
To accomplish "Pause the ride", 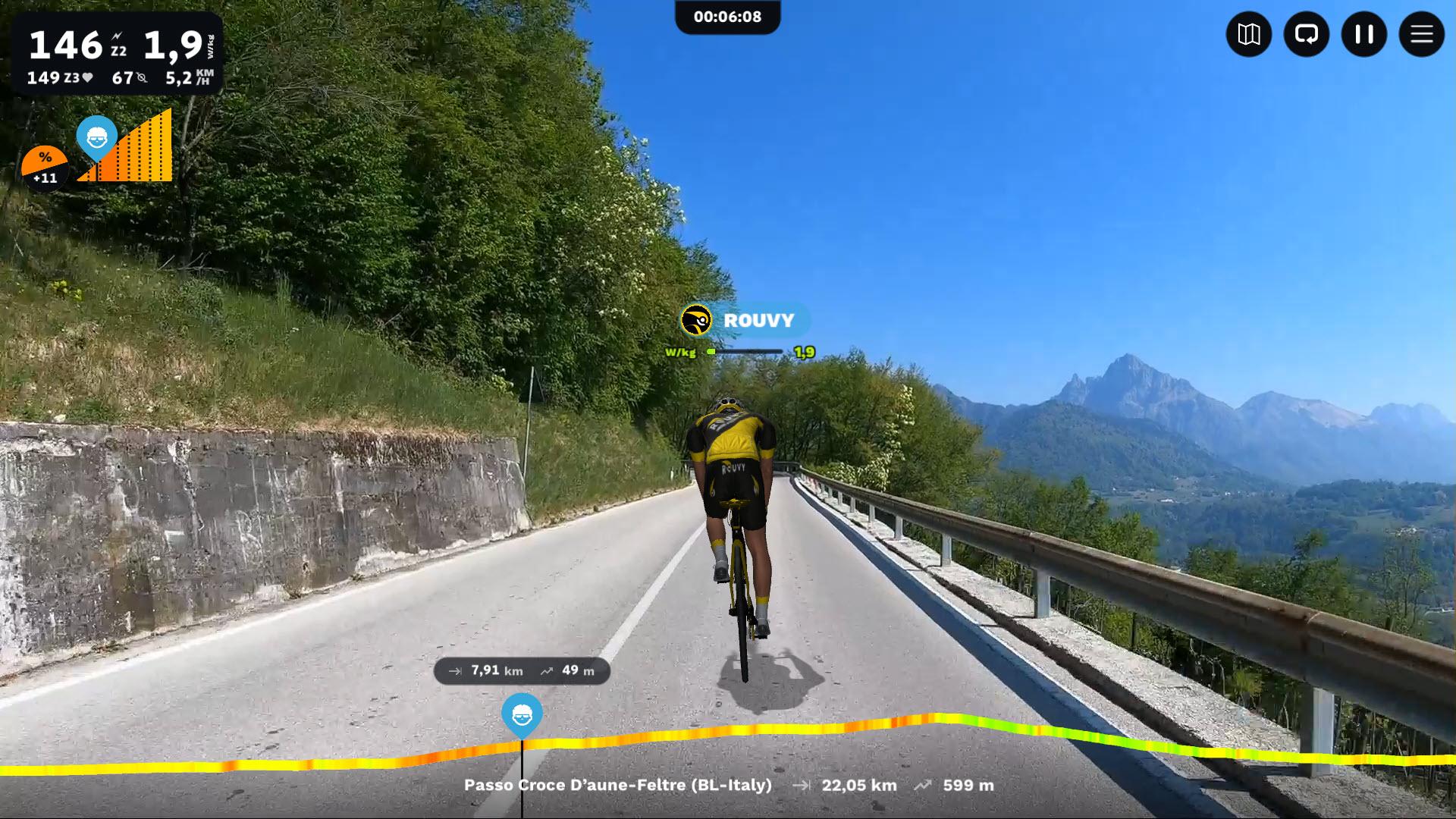I will click(x=1363, y=34).
